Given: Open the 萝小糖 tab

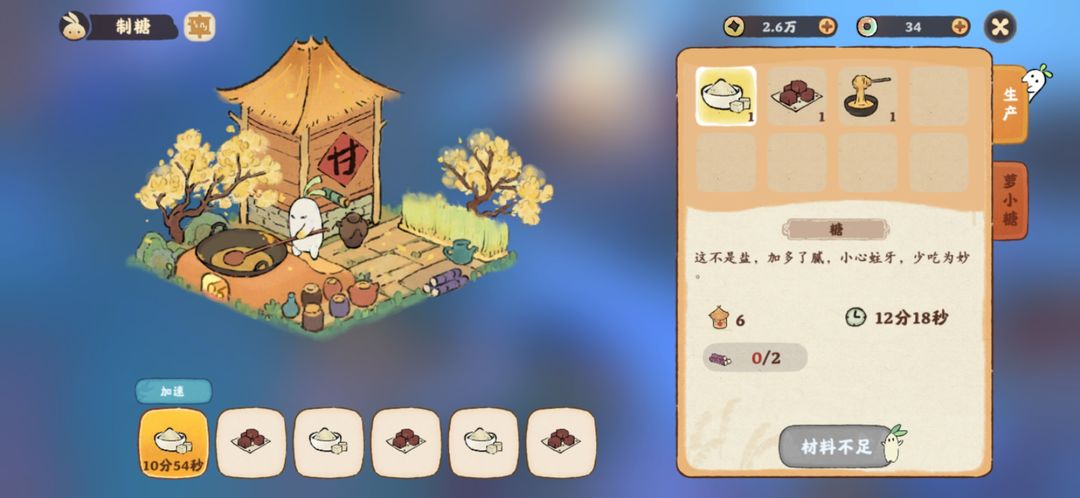Looking at the screenshot, I should pyautogui.click(x=1010, y=201).
